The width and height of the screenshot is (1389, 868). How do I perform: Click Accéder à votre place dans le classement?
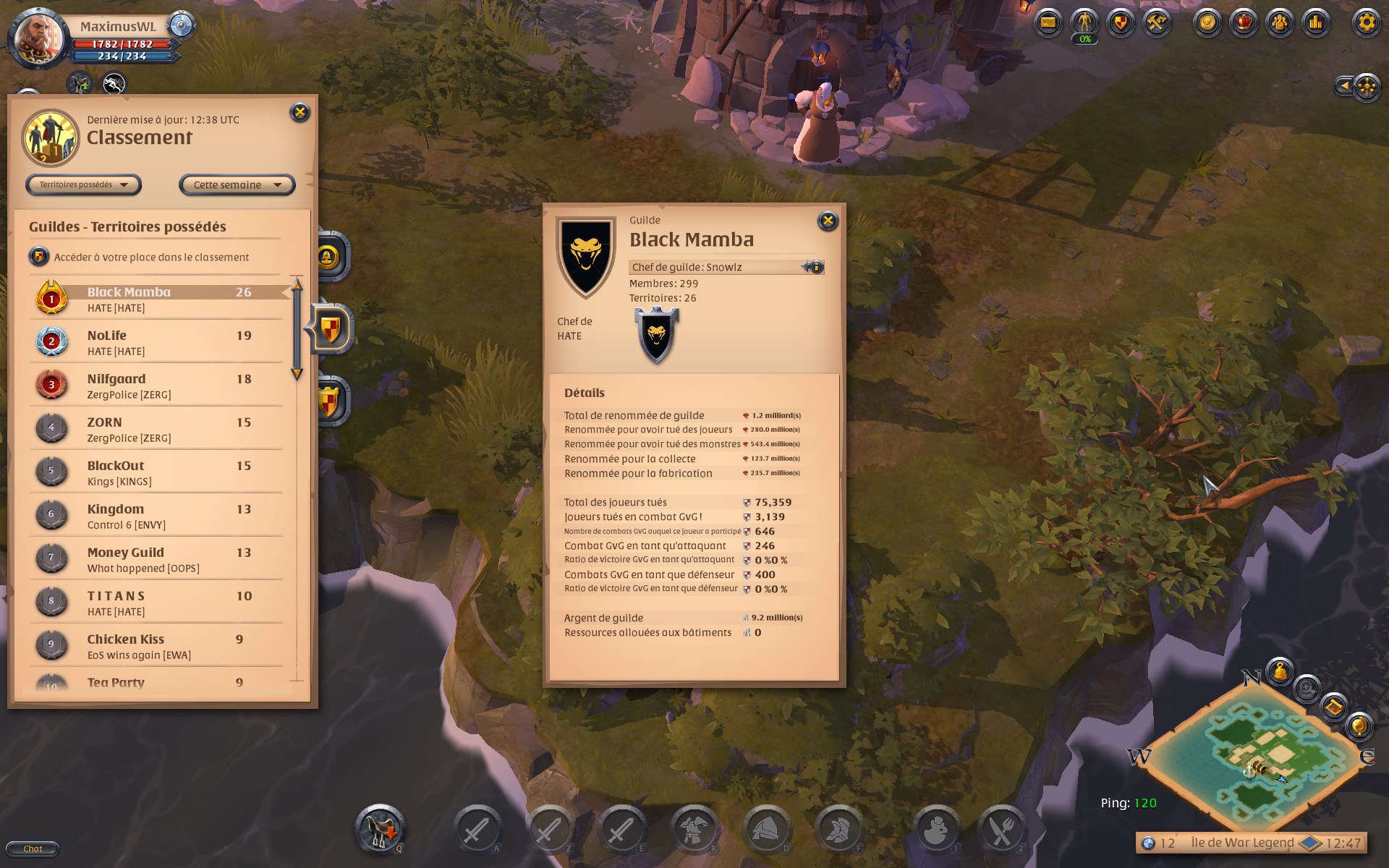(150, 257)
